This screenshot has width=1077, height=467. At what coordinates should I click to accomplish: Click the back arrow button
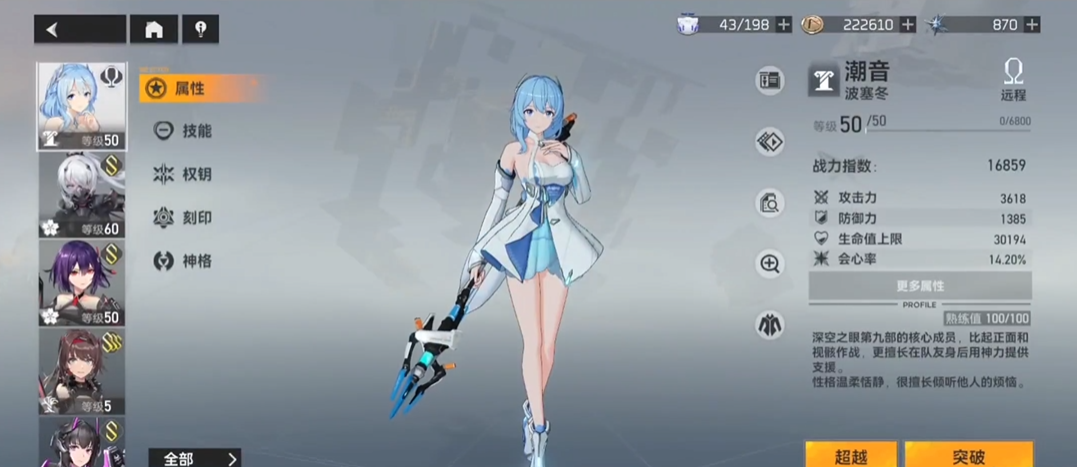coord(80,29)
